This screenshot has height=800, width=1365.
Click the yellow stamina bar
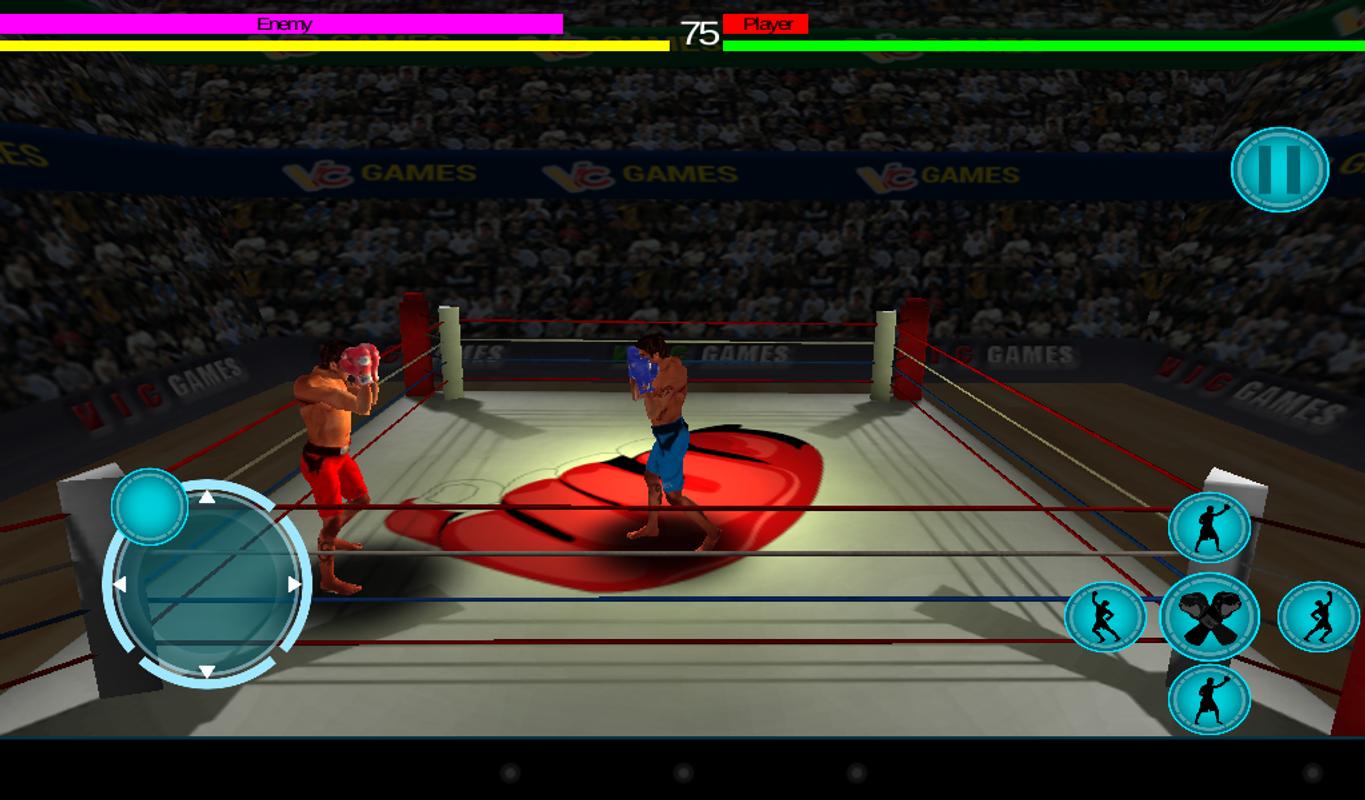(x=335, y=45)
